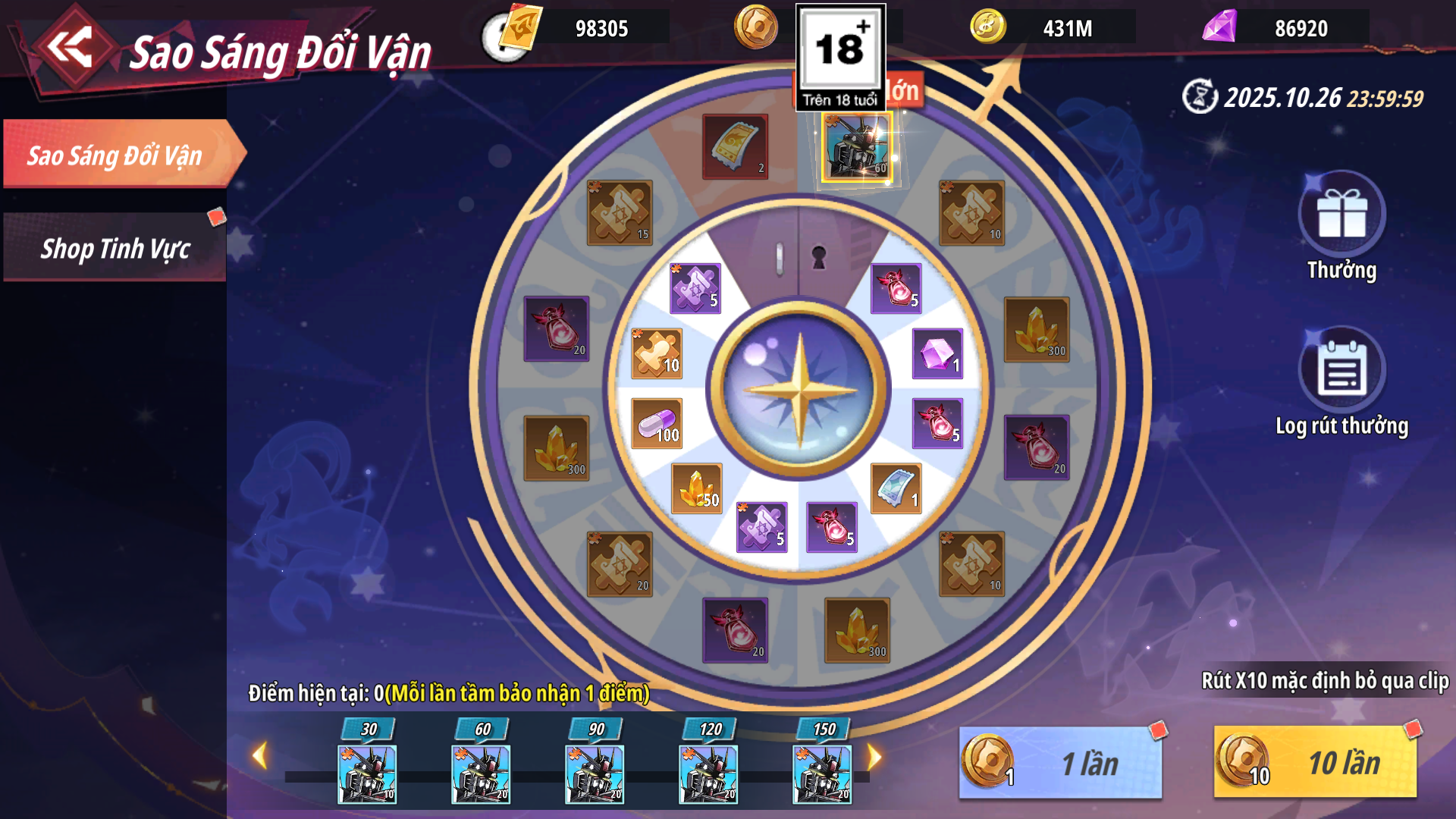
Task: Select the 30-point milestone reward
Action: (x=367, y=773)
